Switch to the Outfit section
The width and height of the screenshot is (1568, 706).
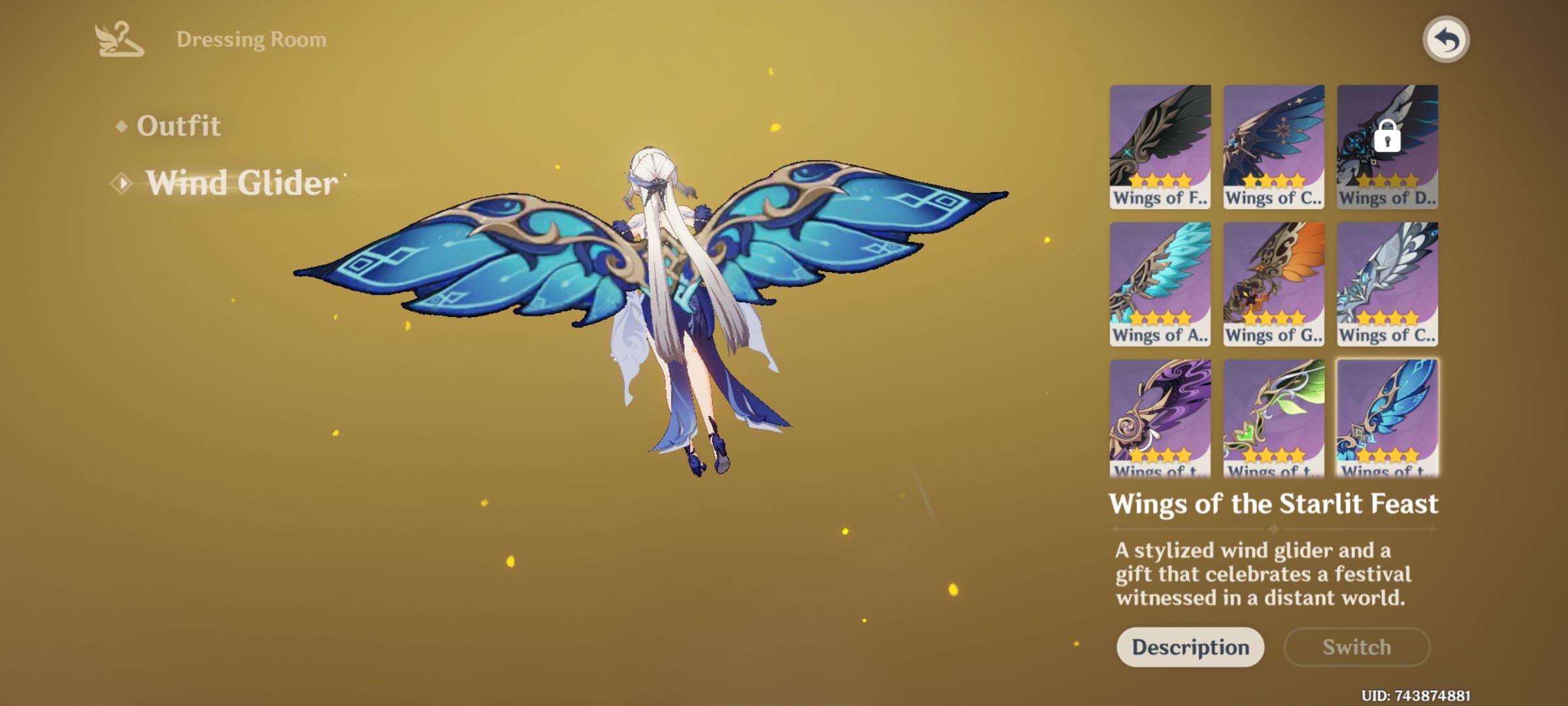(178, 126)
